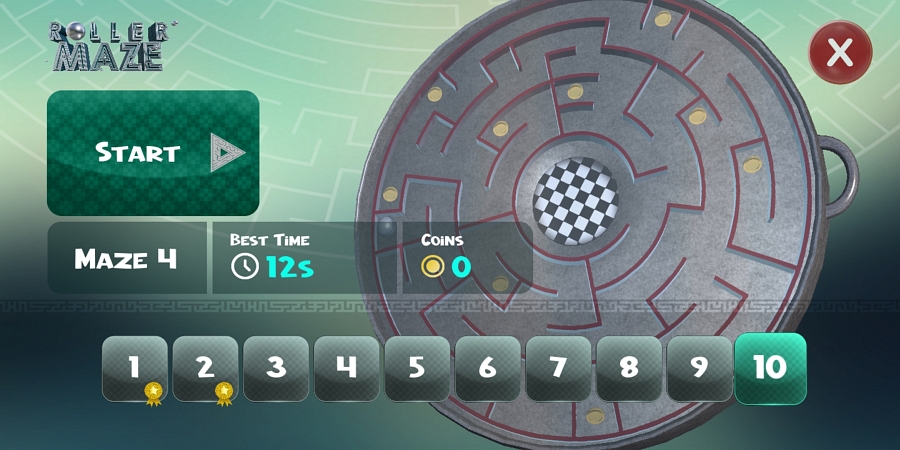Select maze level 4 tile
The image size is (900, 450).
[x=346, y=367]
